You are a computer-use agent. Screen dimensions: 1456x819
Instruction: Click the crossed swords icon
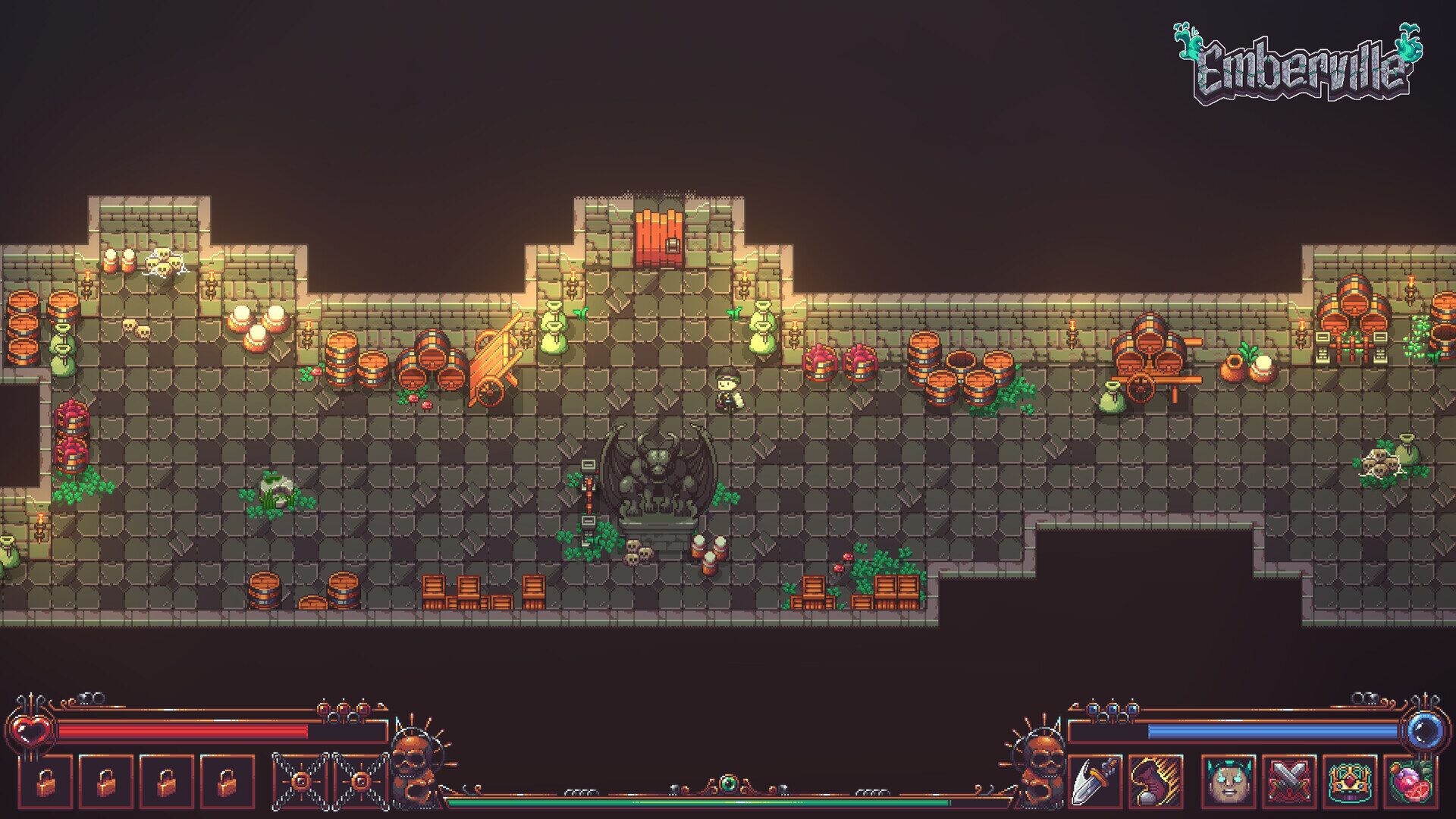click(x=1288, y=781)
